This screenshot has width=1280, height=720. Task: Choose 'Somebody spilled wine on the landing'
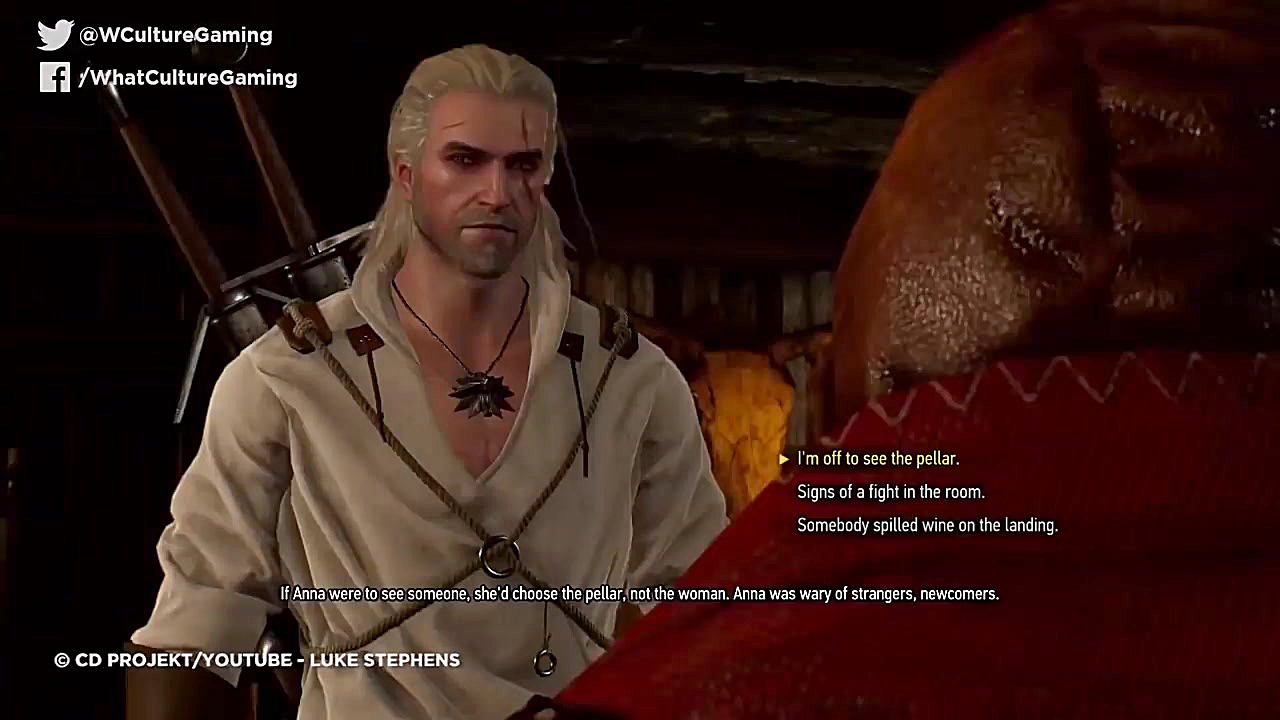(926, 525)
